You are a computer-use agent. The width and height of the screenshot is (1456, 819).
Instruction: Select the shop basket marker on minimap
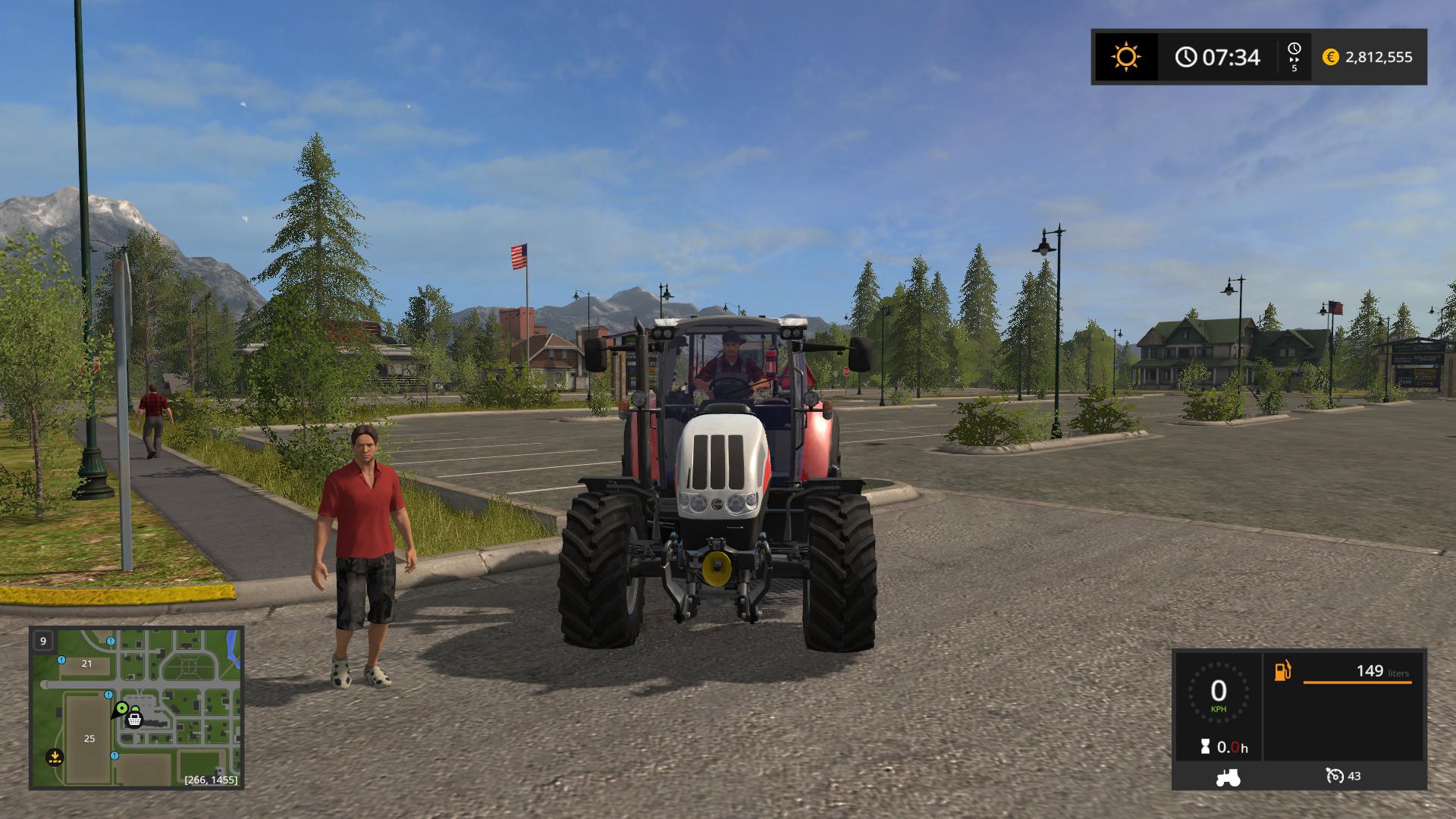[135, 719]
